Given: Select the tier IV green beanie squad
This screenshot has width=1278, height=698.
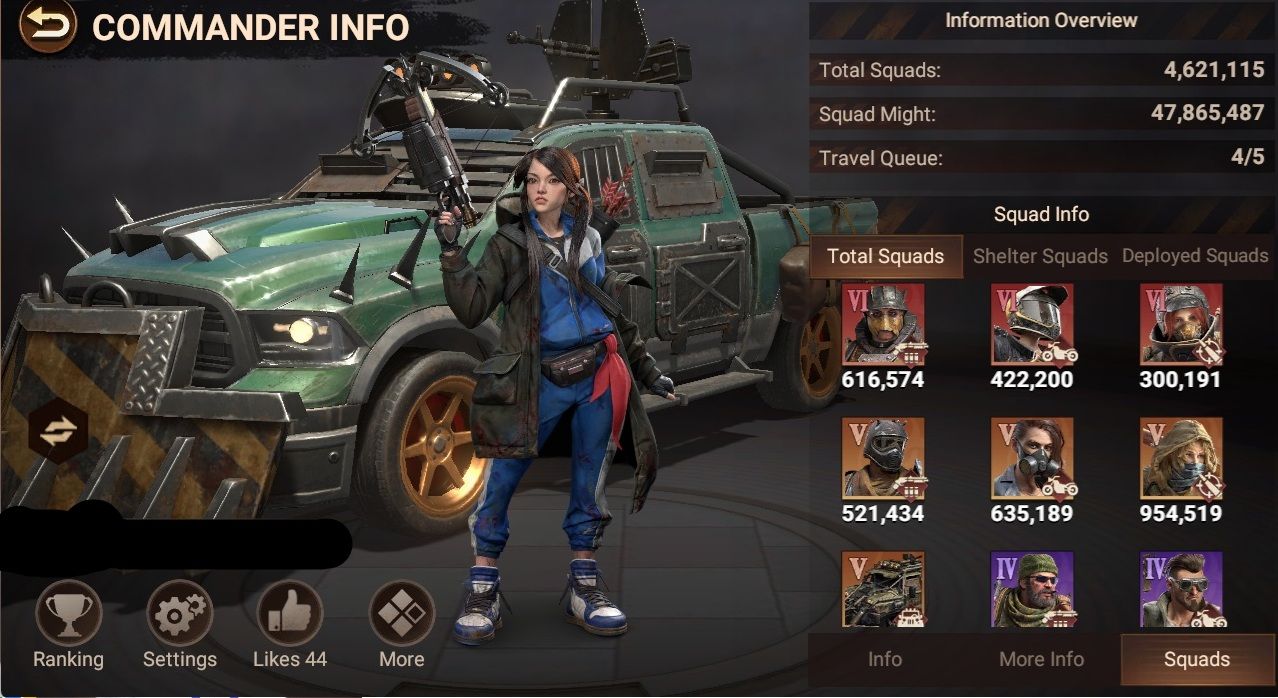Looking at the screenshot, I should click(x=1032, y=590).
